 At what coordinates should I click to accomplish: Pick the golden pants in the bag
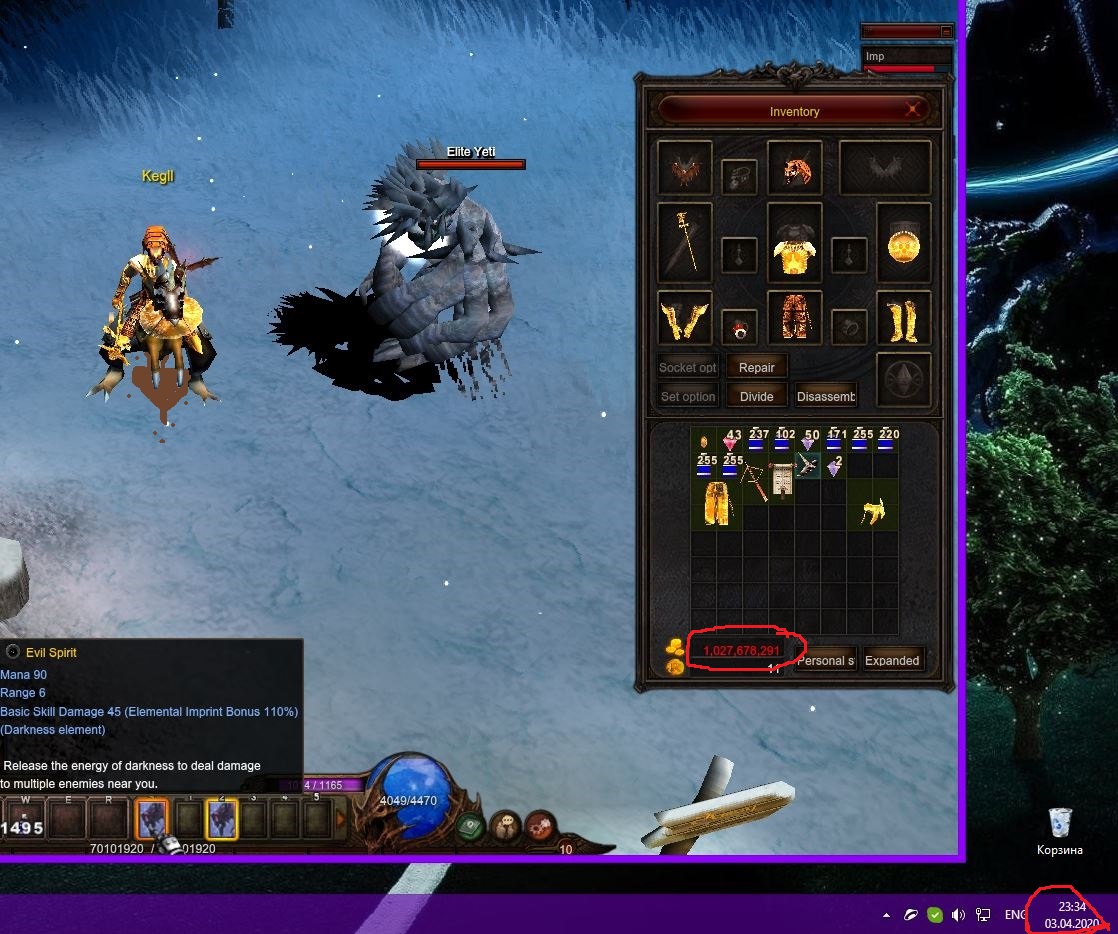(x=717, y=503)
